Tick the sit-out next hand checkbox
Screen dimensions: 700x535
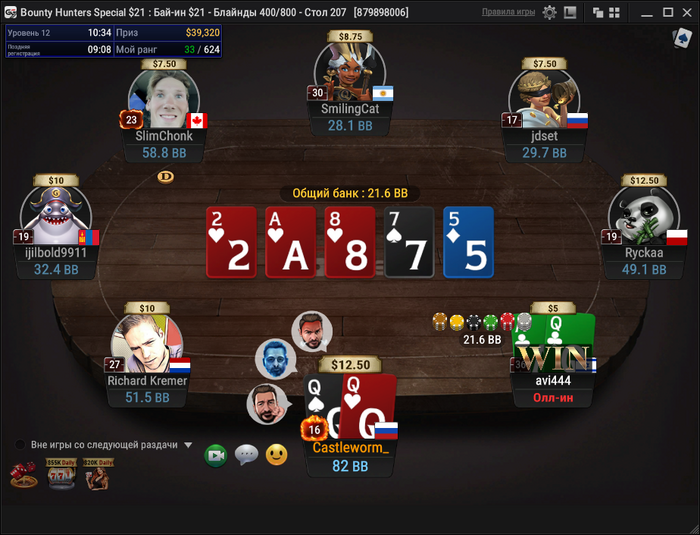(20, 445)
